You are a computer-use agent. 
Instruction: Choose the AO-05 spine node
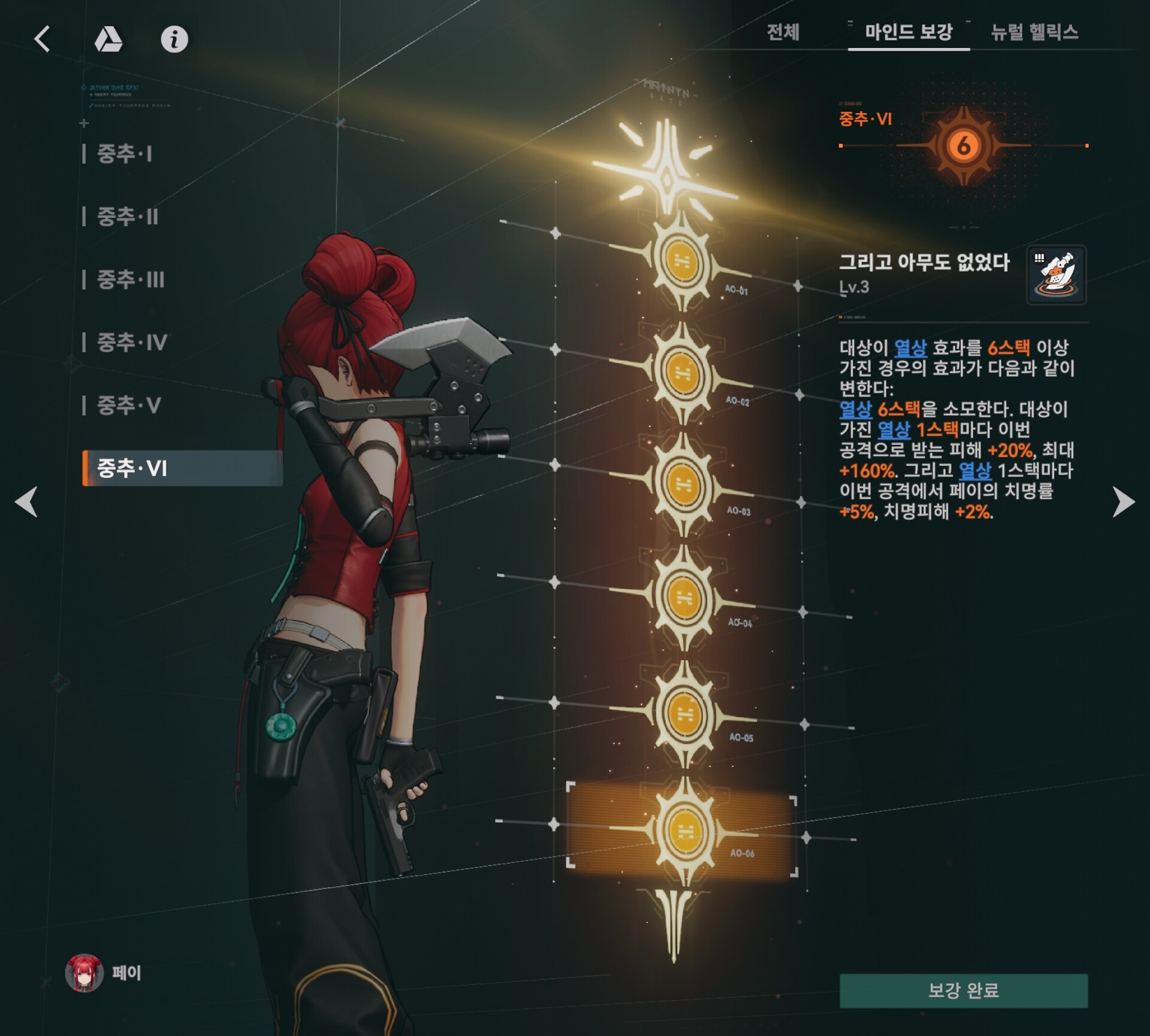tap(684, 714)
